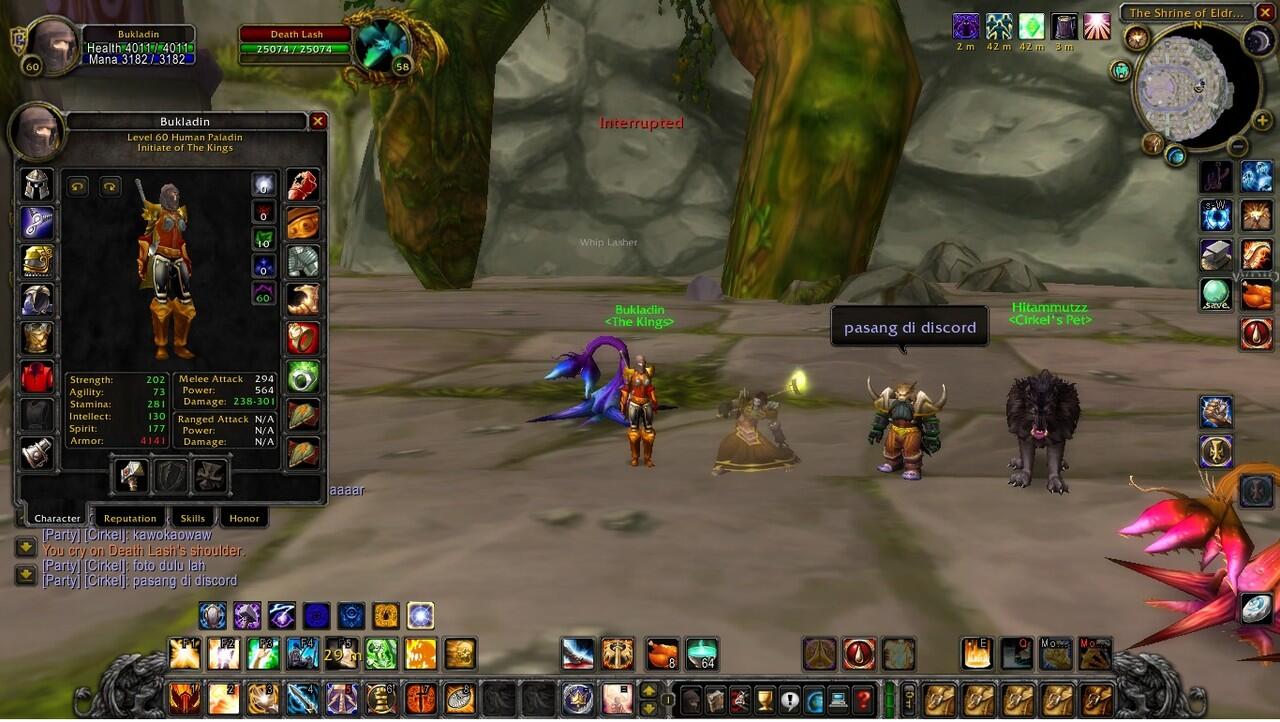1280x722 pixels.
Task: Click the Bukladin player portrait
Action: [x=51, y=45]
